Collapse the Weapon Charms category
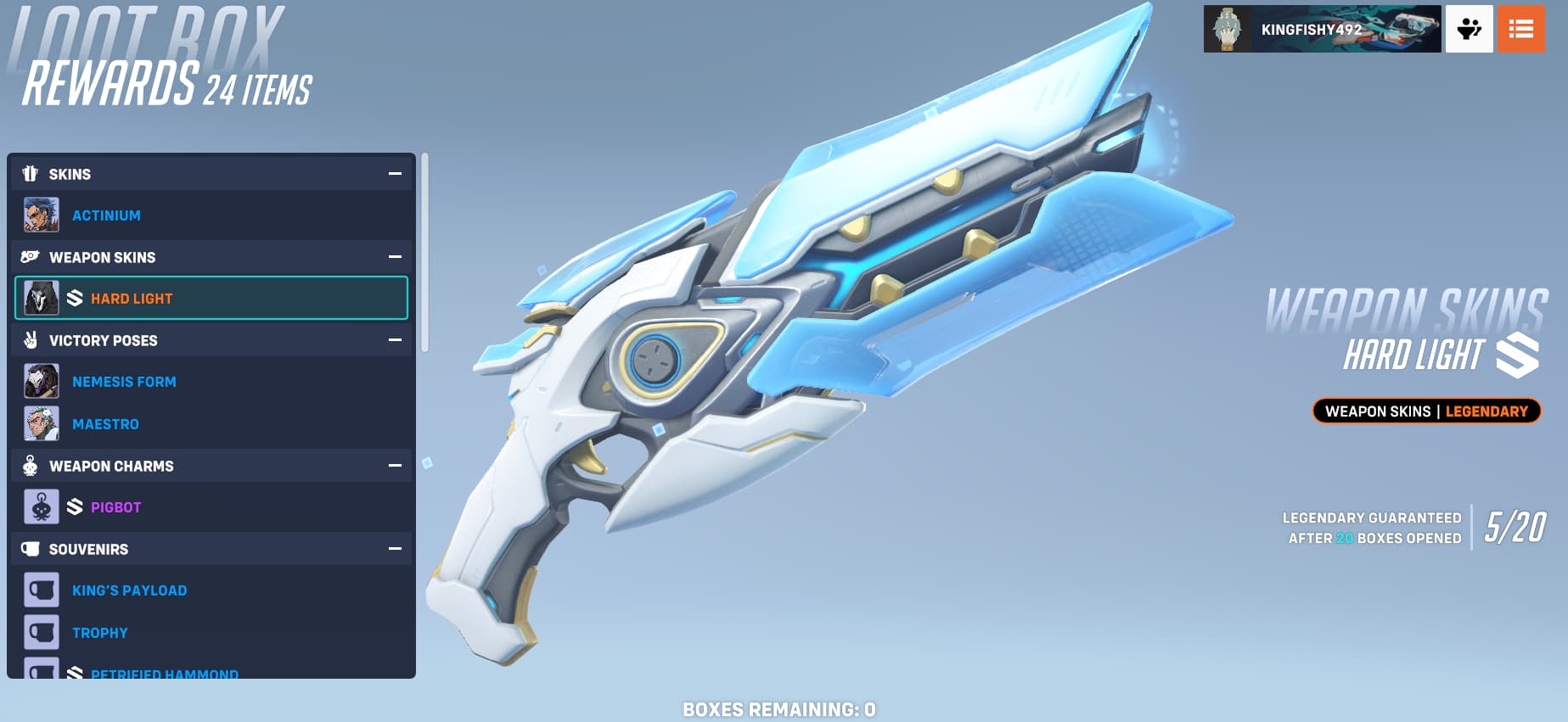 point(395,466)
